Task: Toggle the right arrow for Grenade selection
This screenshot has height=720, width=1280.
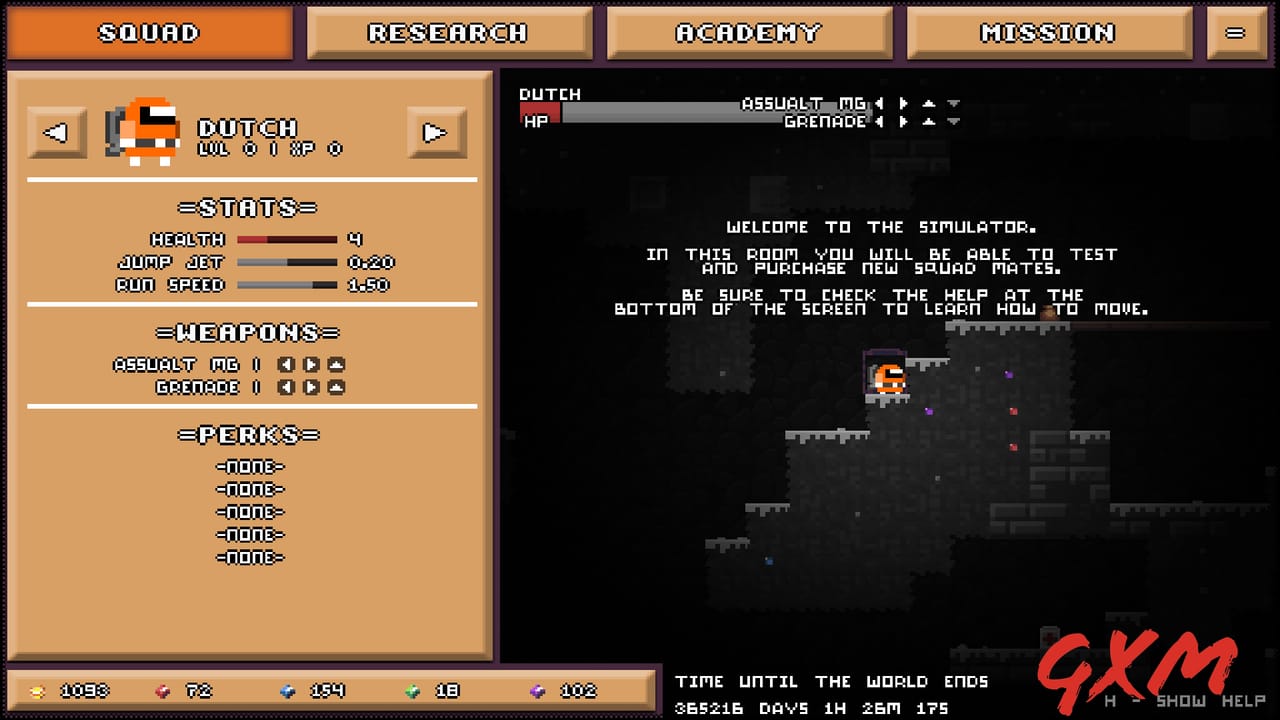Action: coord(904,121)
